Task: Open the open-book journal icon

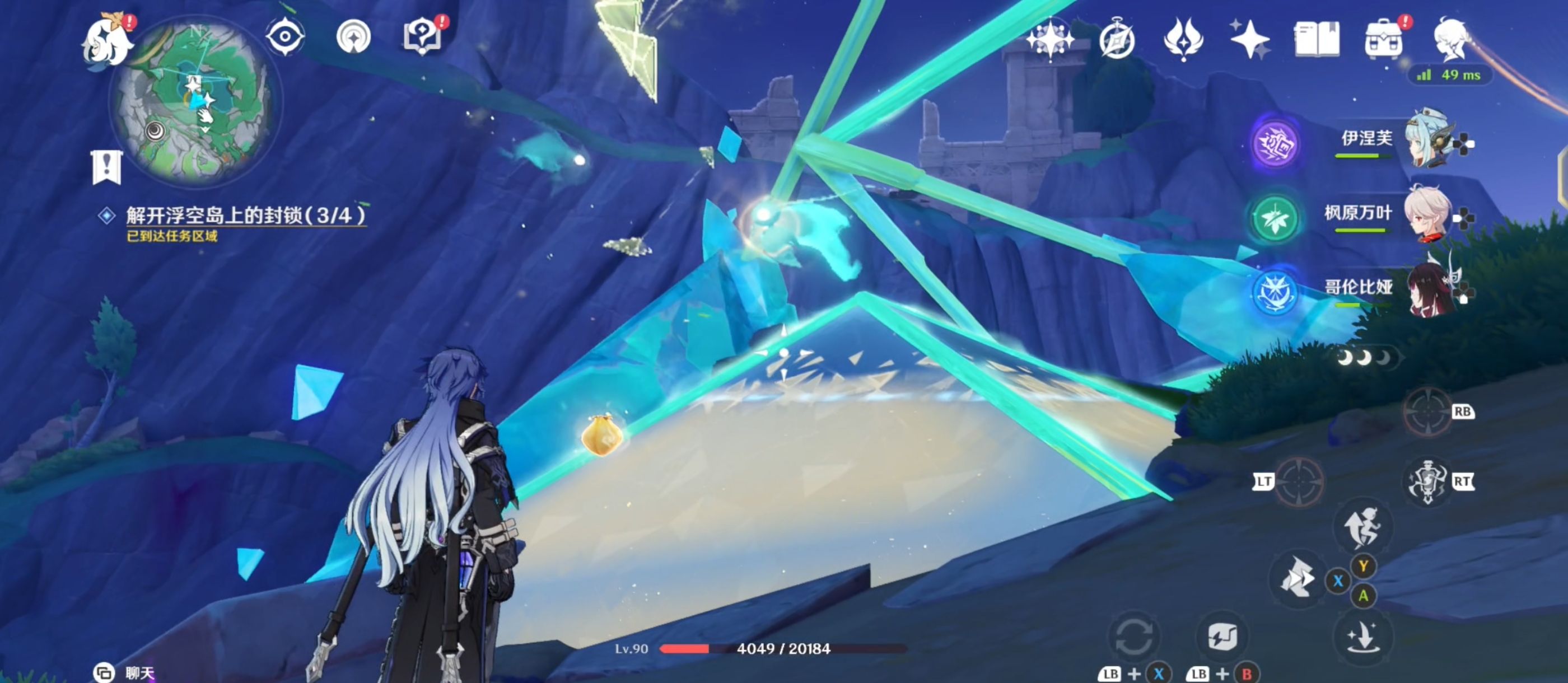Action: 1316,40
